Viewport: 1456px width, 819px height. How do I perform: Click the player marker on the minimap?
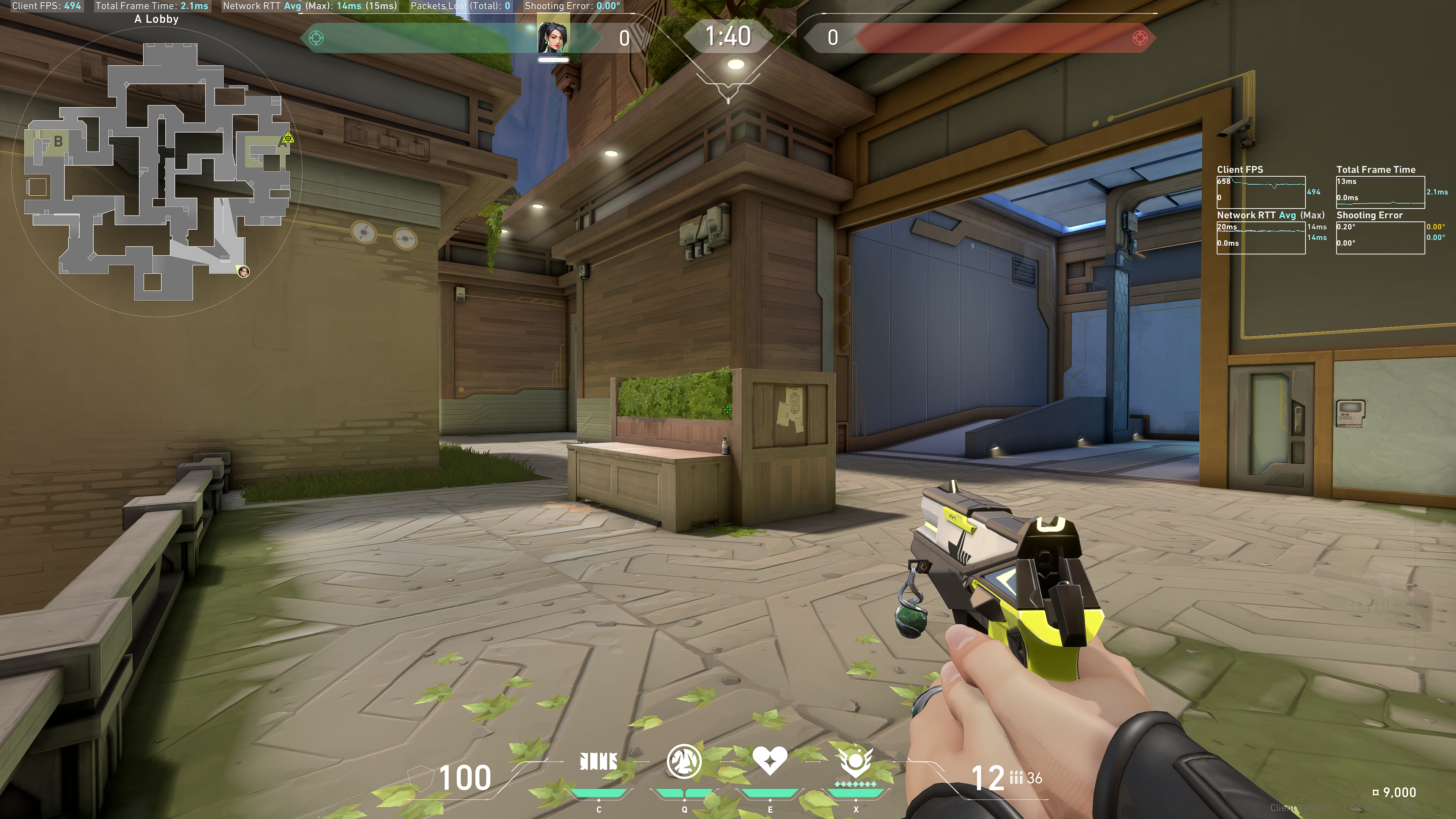click(x=243, y=272)
